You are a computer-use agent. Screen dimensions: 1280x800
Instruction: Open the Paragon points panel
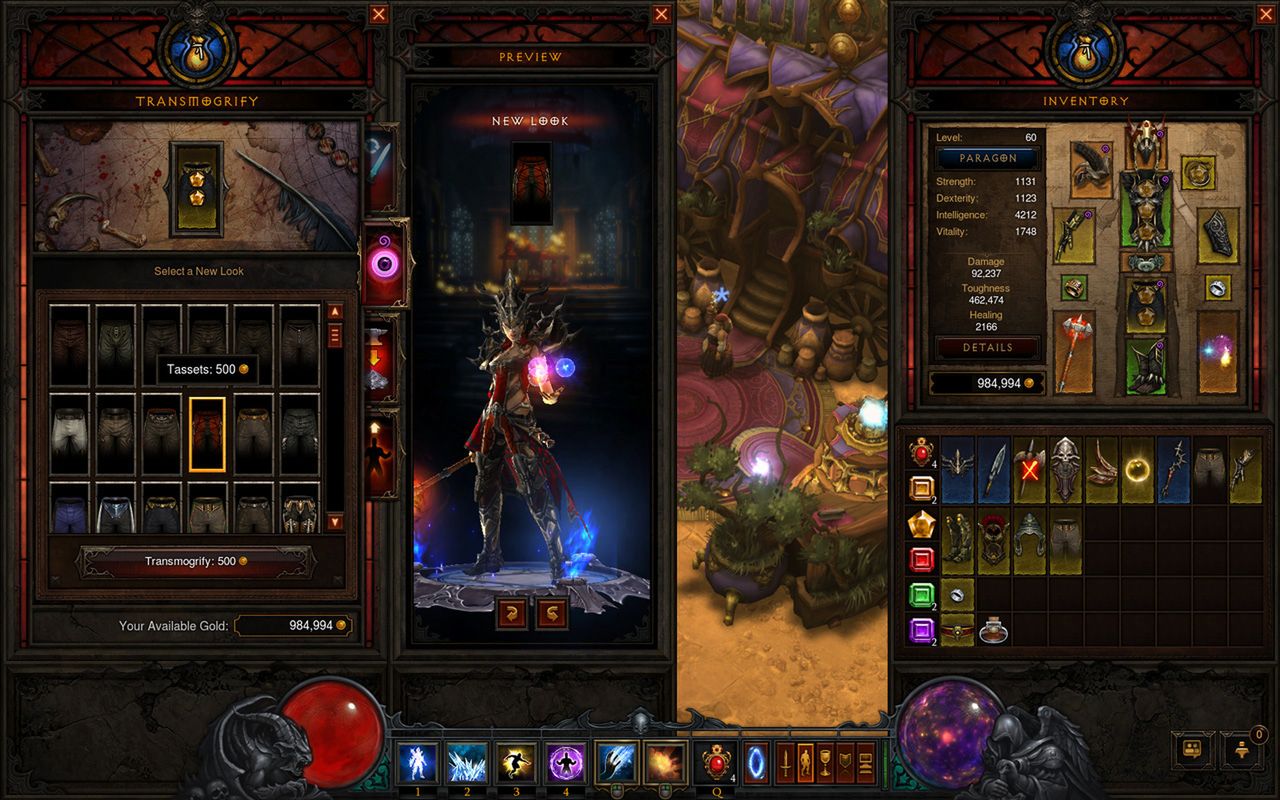pos(988,158)
